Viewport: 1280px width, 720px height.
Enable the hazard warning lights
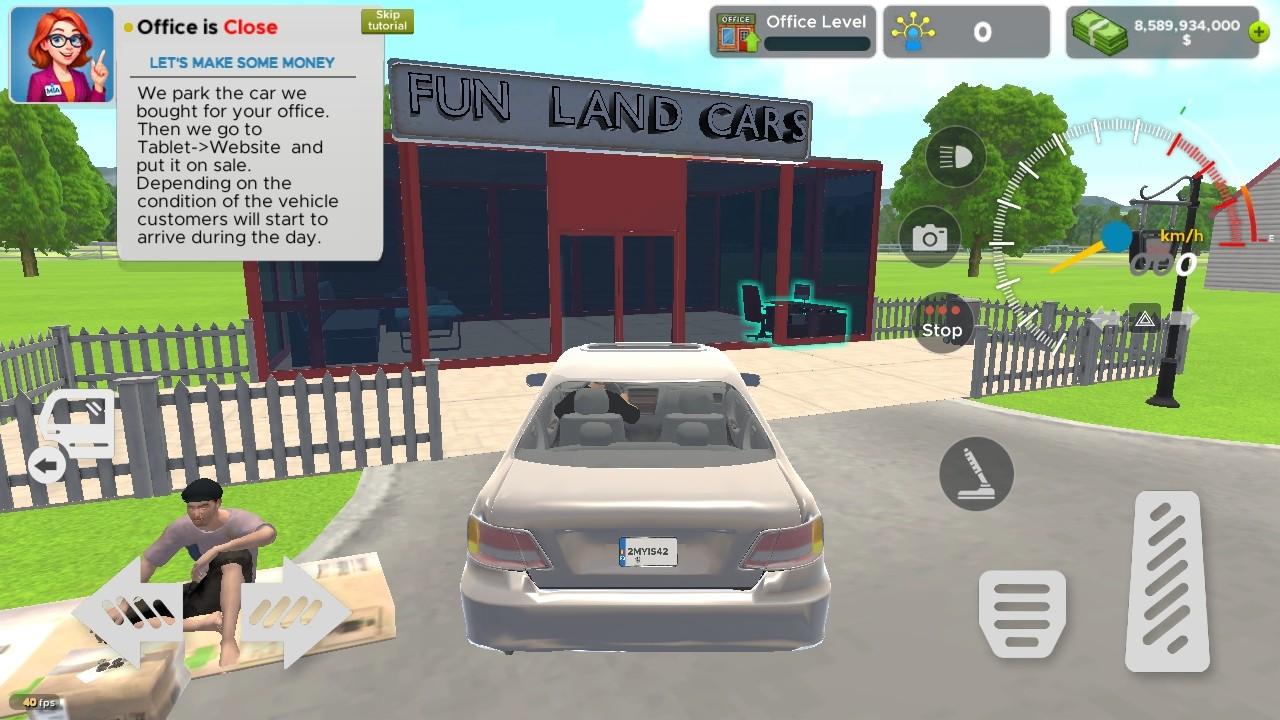click(1144, 317)
